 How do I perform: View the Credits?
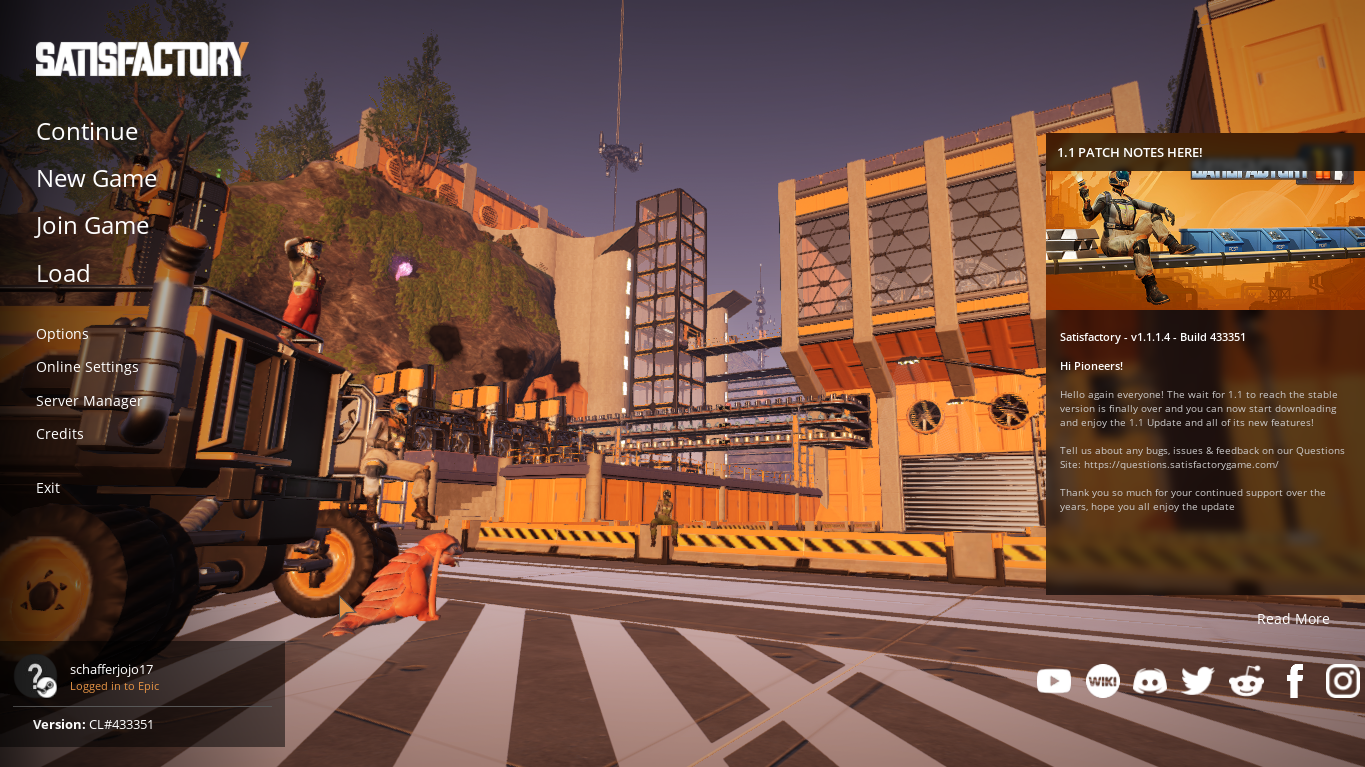(x=60, y=434)
